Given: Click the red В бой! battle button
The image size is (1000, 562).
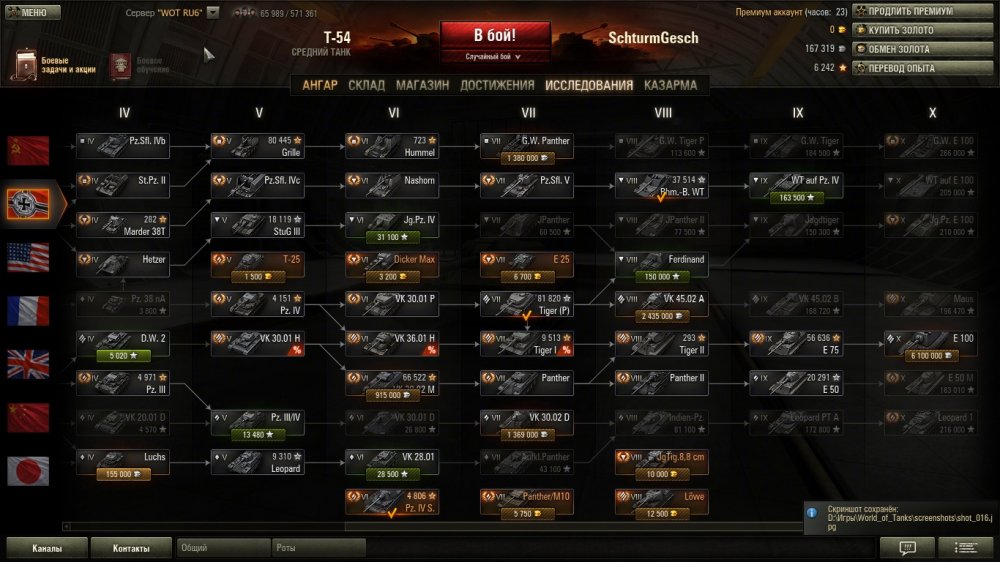Looking at the screenshot, I should [x=497, y=35].
